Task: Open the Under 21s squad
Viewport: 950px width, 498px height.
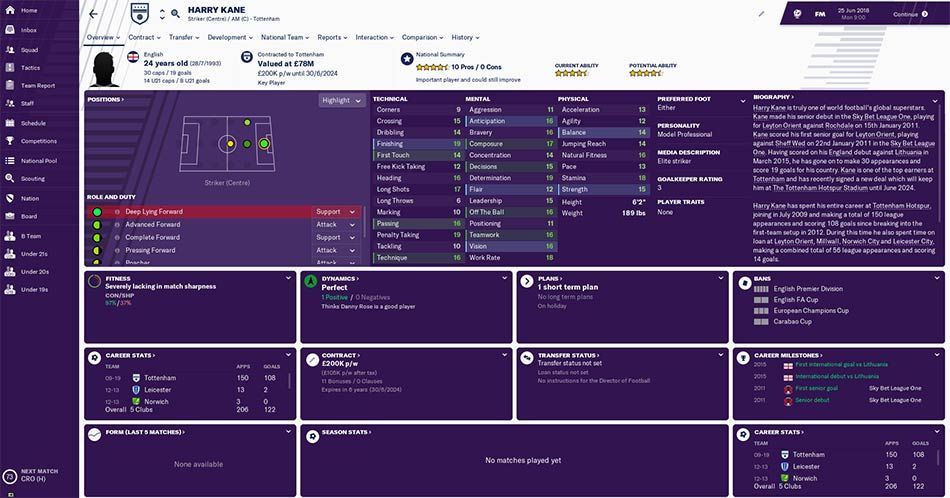Action: coord(34,253)
